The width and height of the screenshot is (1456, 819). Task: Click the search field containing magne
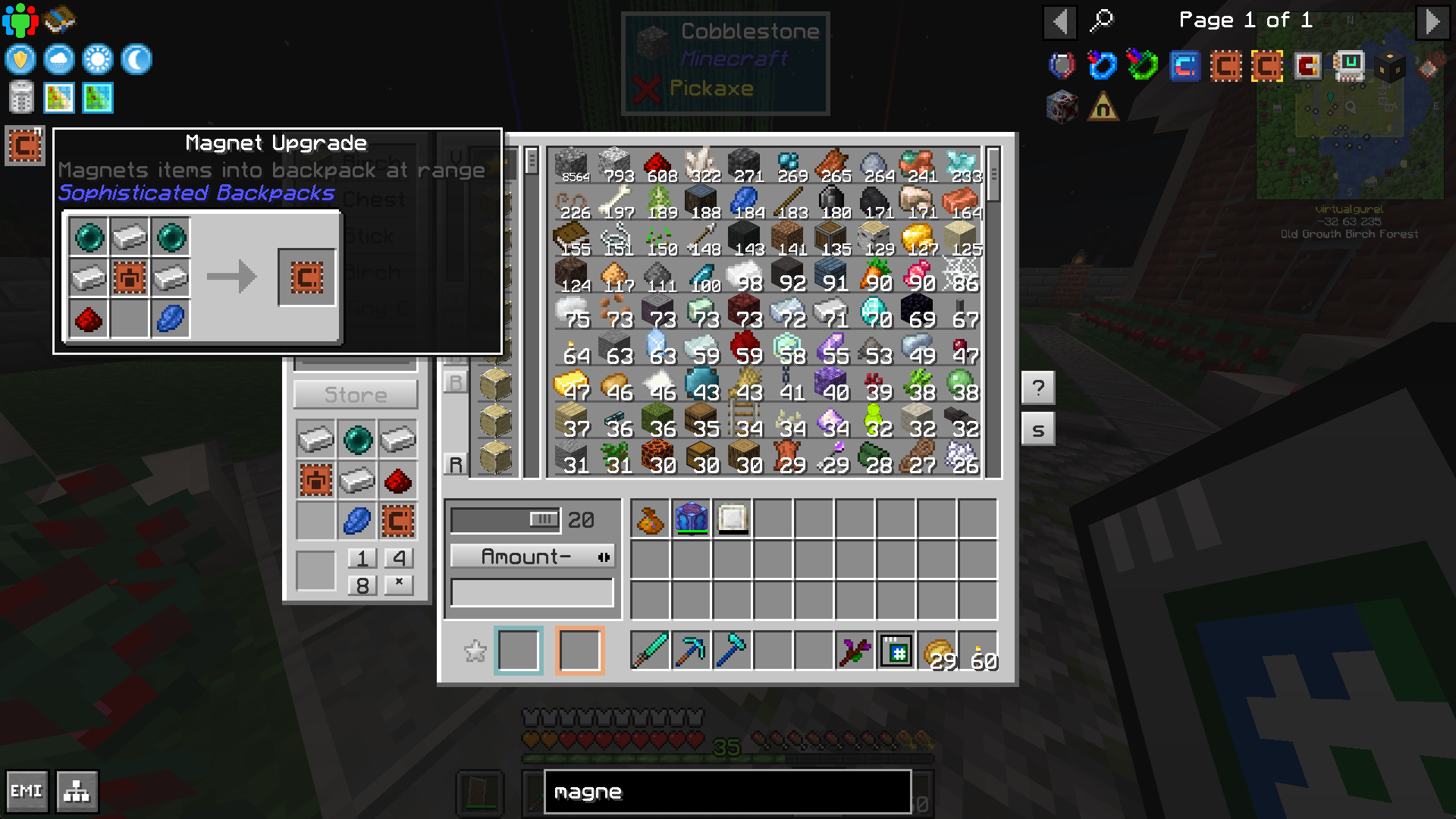pos(726,792)
